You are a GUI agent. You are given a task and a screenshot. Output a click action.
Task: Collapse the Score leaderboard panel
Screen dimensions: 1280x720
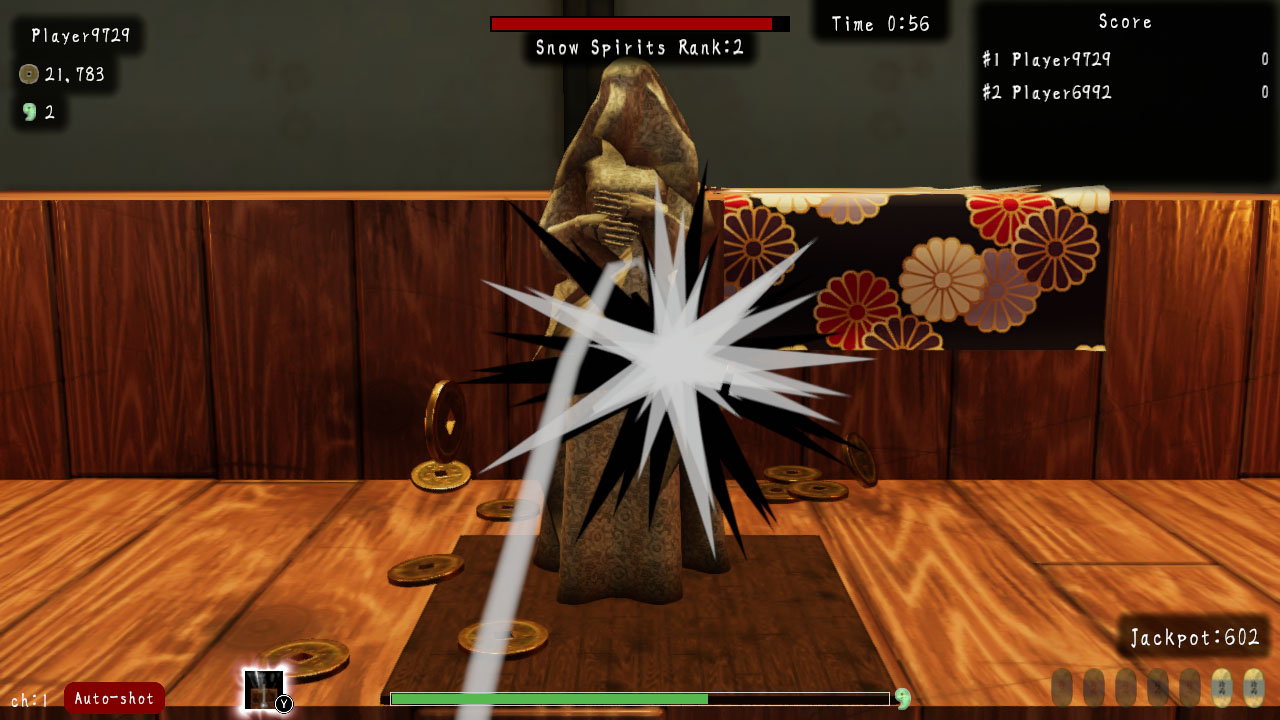1125,22
